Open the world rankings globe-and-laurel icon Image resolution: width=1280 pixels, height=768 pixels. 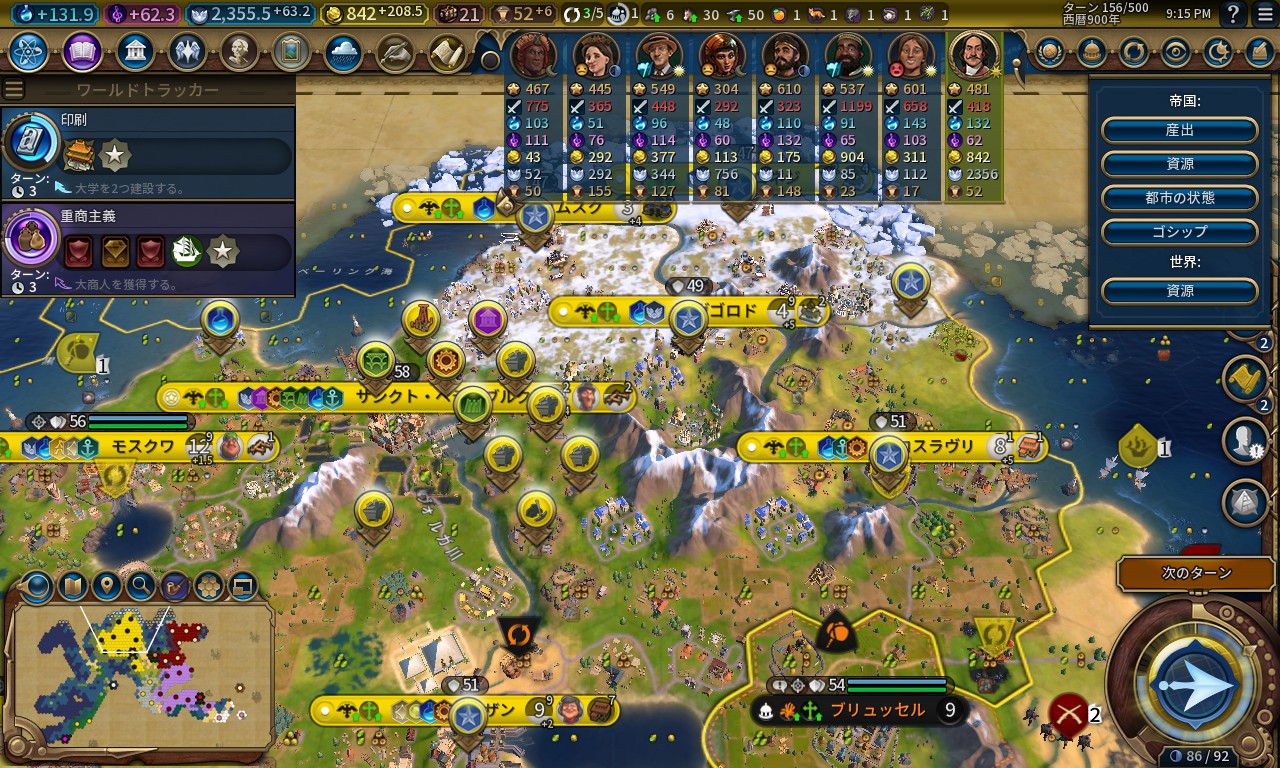pyautogui.click(x=1049, y=52)
